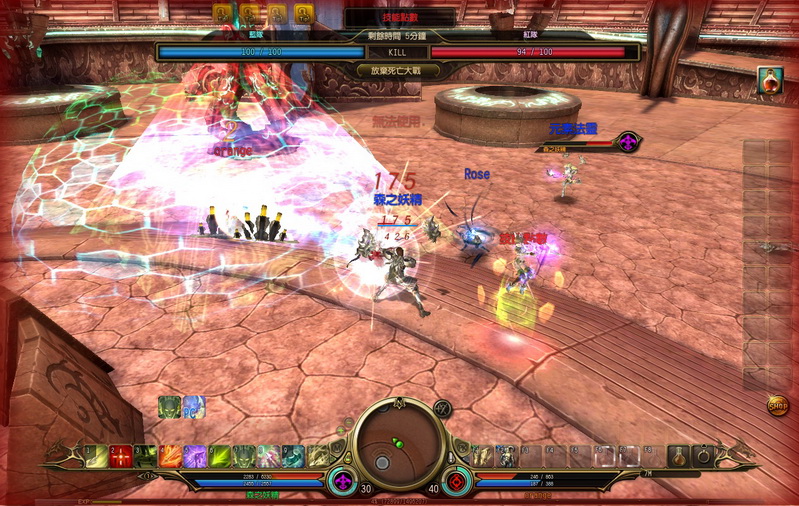The height and width of the screenshot is (506, 799).
Task: Cast the orange flame skill in slot 4
Action: coord(170,456)
